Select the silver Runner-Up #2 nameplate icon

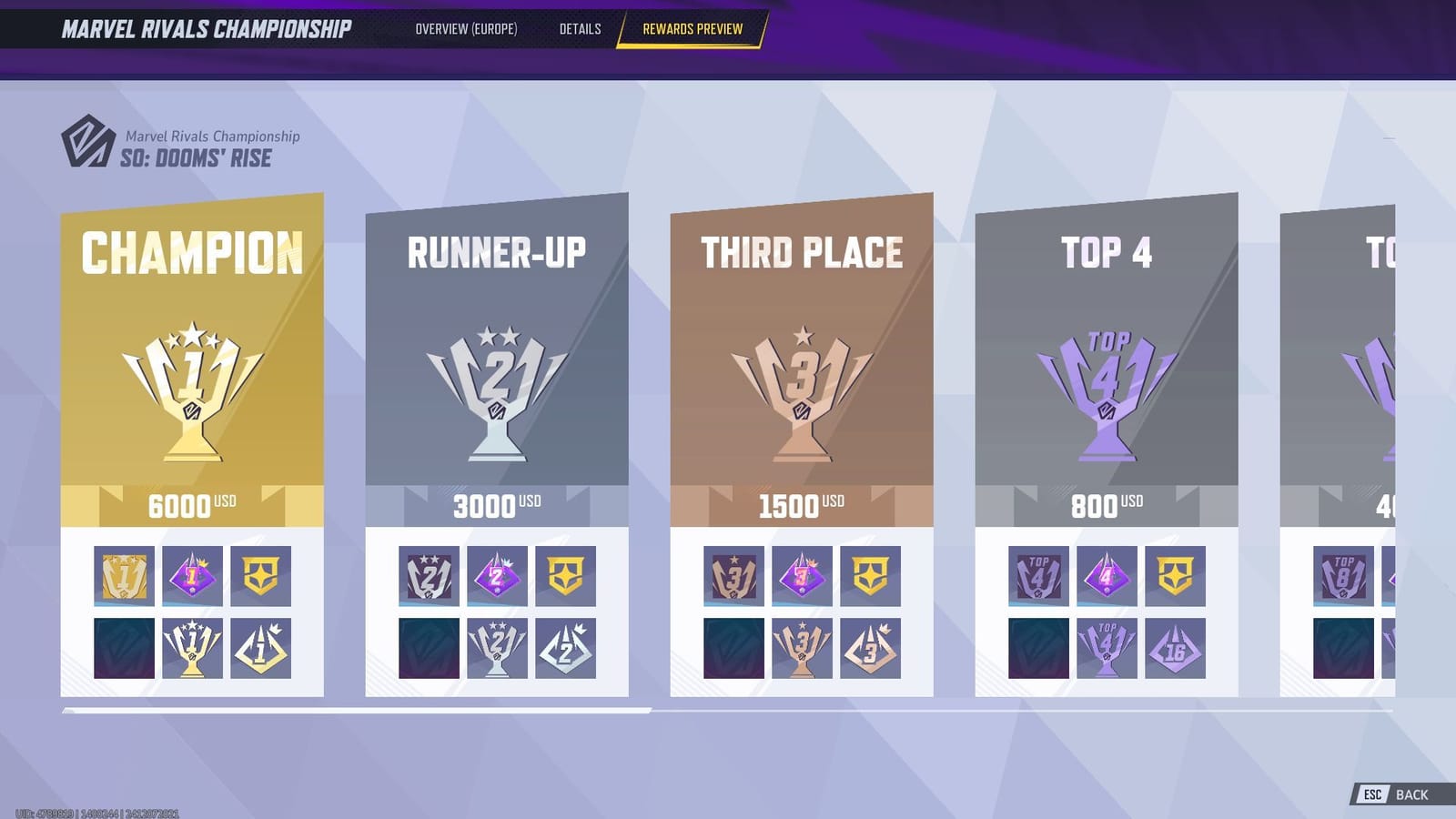coord(430,574)
